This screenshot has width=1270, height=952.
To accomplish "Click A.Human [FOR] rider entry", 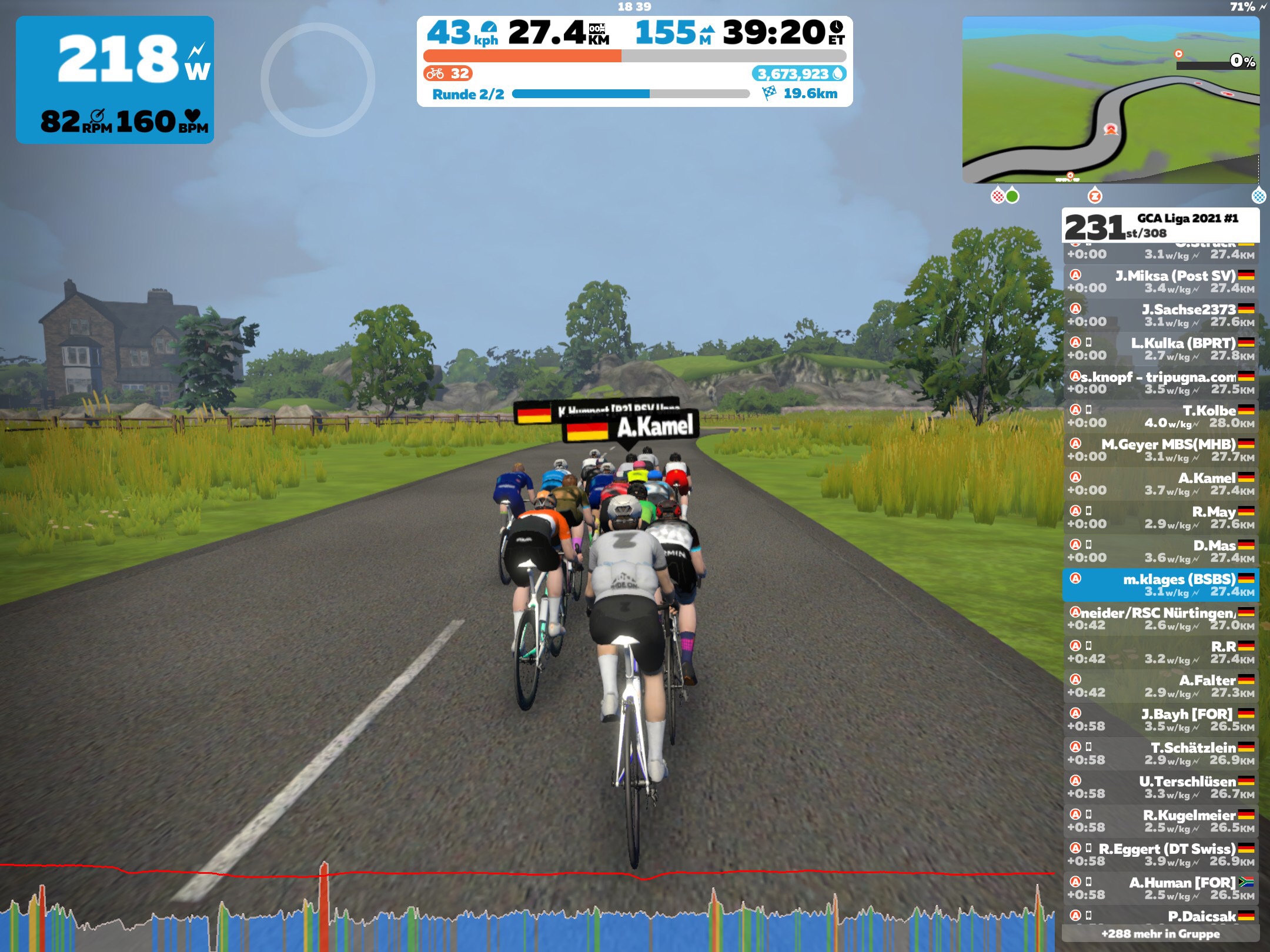I will (1161, 888).
